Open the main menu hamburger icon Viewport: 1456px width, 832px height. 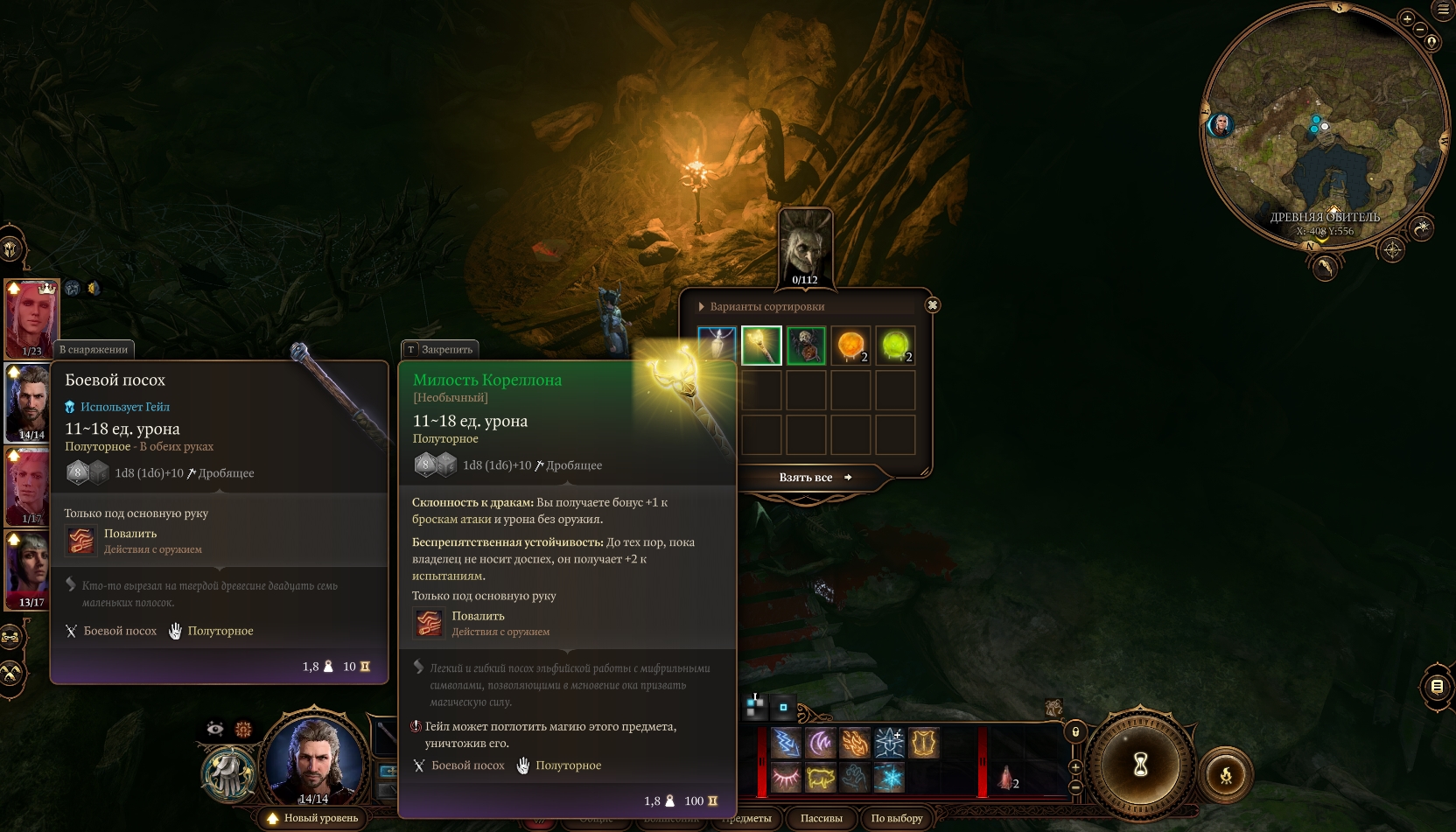1443,10
